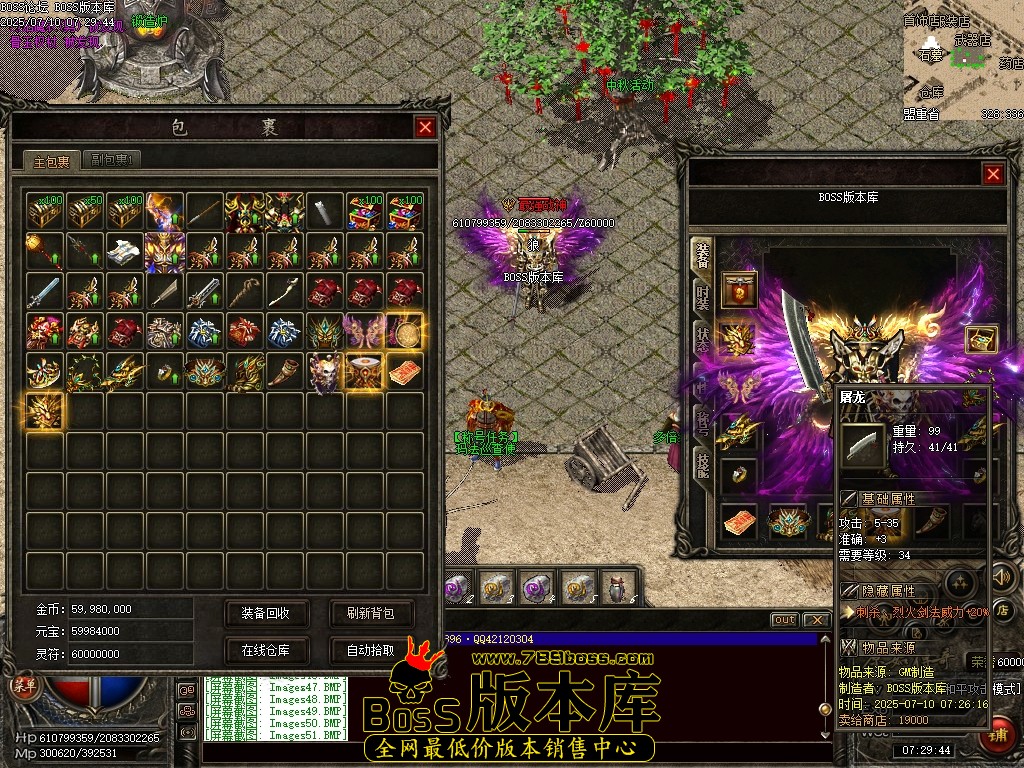Select the skull mask item in the bag

(325, 371)
